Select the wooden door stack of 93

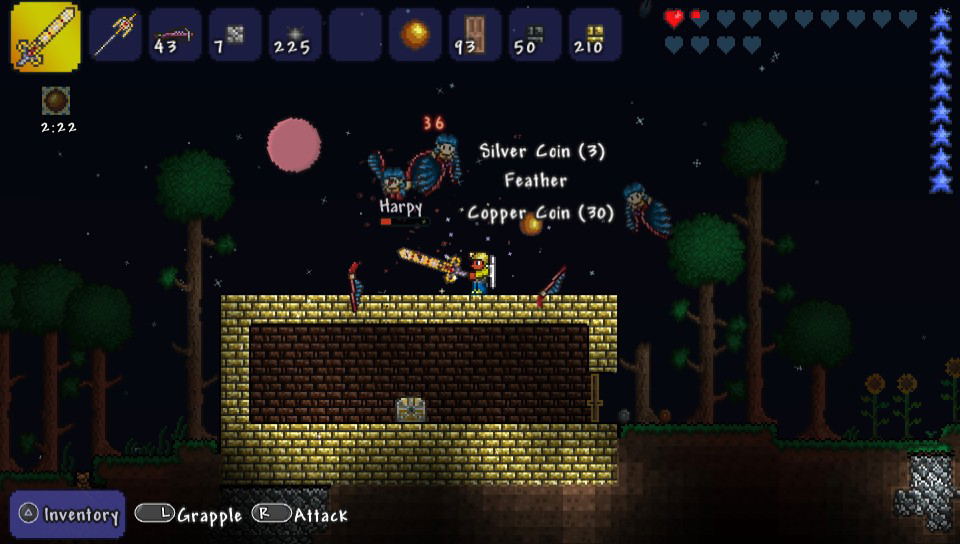point(475,35)
